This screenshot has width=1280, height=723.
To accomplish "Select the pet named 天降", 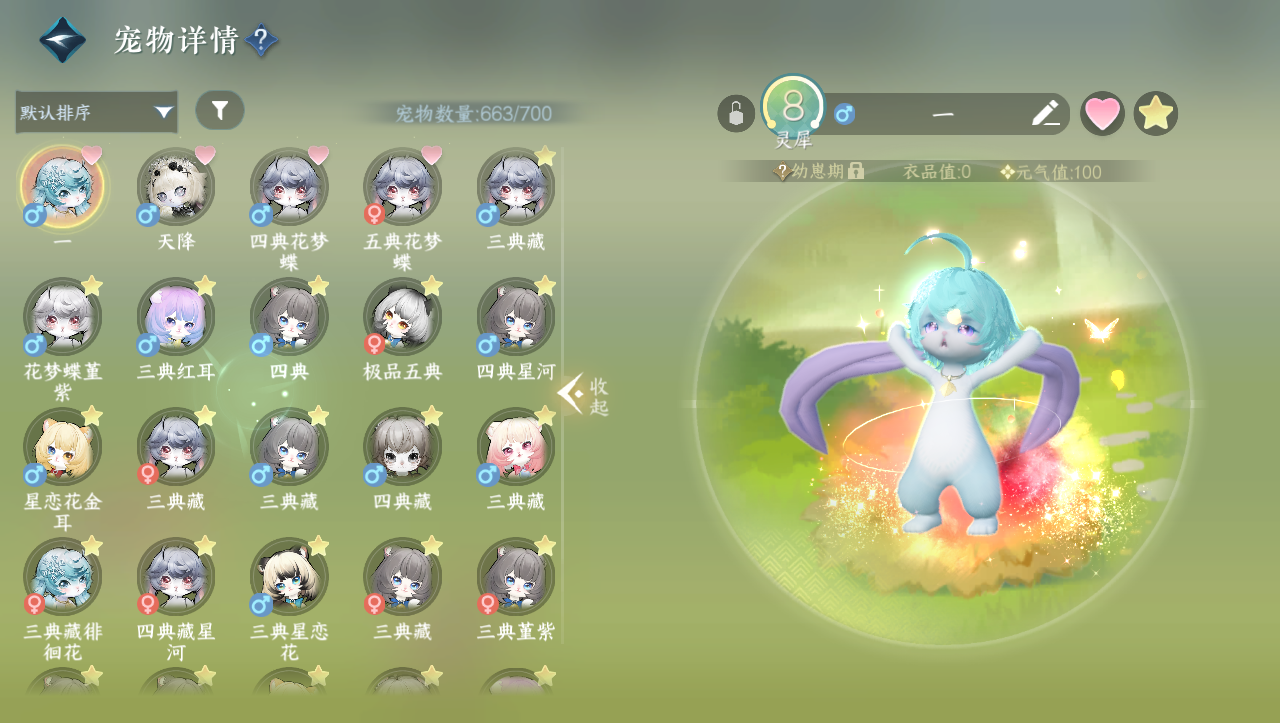I will (176, 188).
